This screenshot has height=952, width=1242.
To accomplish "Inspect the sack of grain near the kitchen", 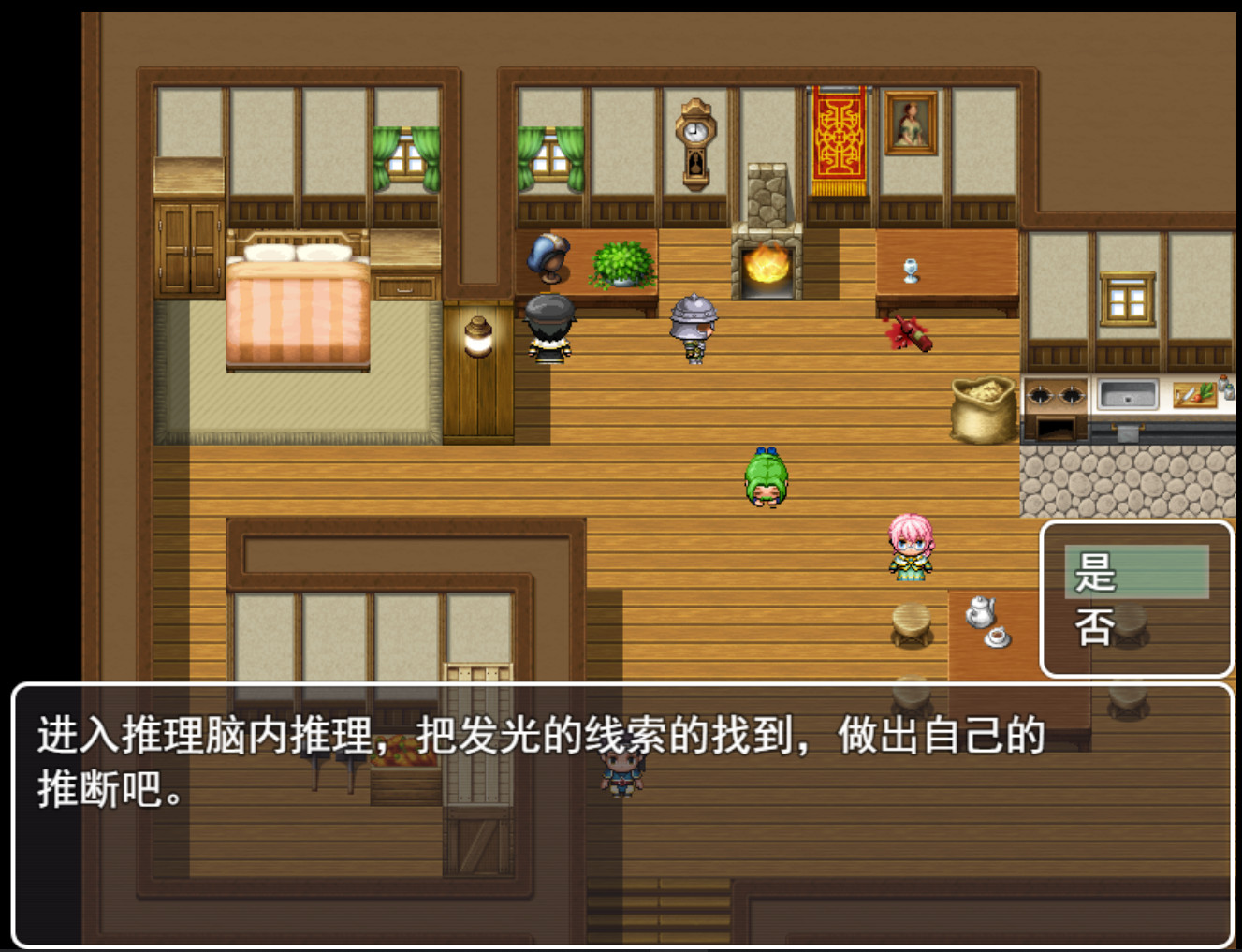I will (x=981, y=407).
